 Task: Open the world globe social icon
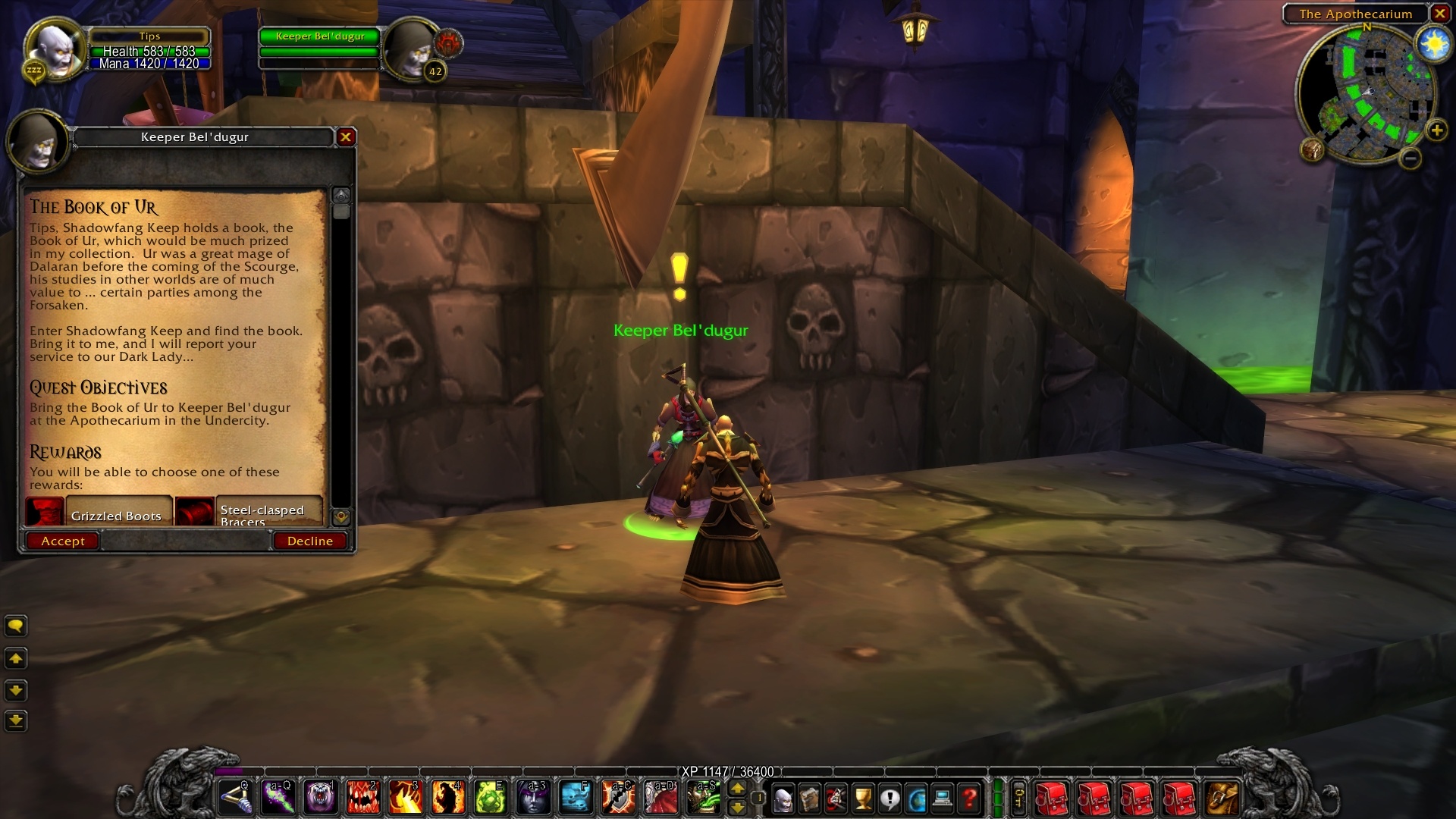(x=915, y=798)
